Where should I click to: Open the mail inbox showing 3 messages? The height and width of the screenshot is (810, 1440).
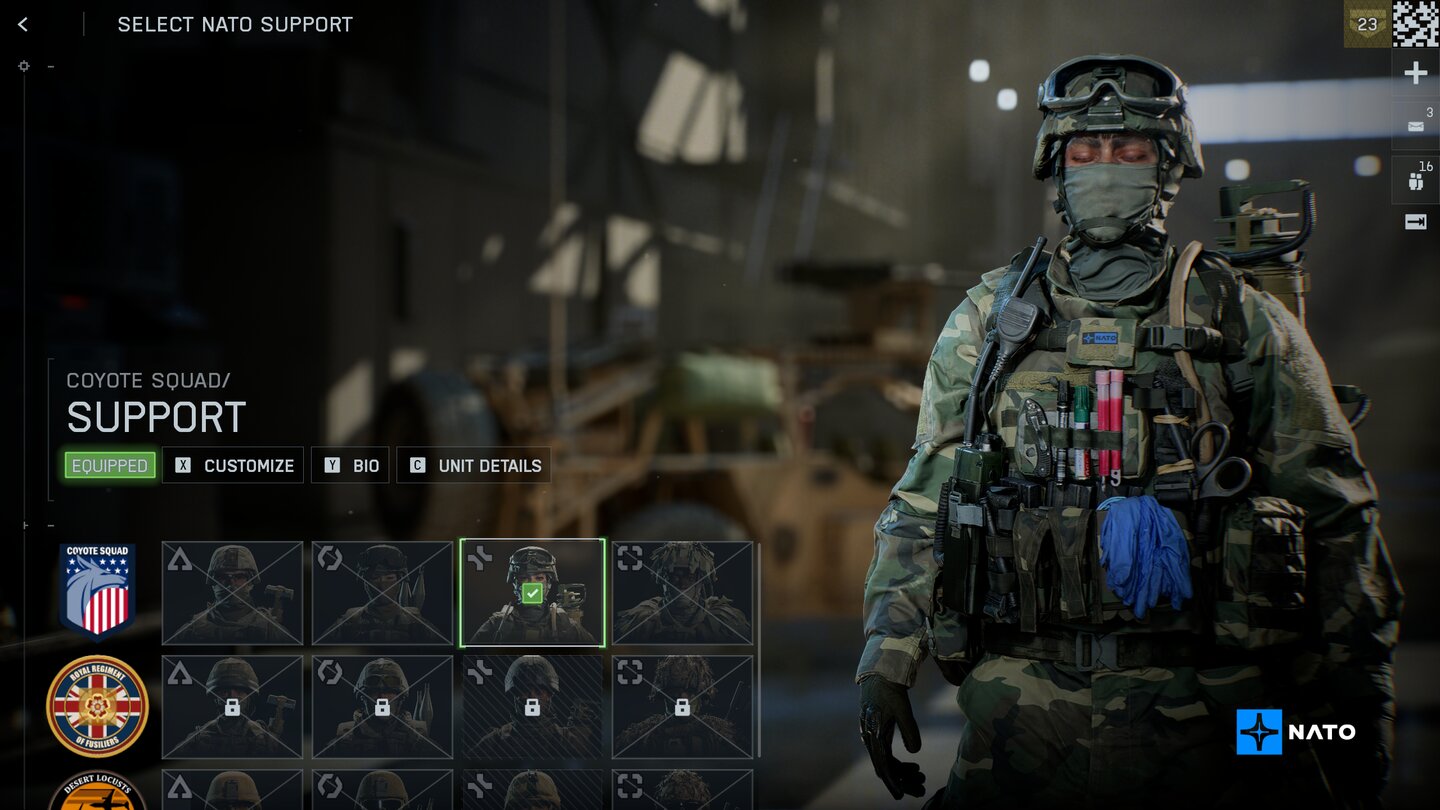1415,125
